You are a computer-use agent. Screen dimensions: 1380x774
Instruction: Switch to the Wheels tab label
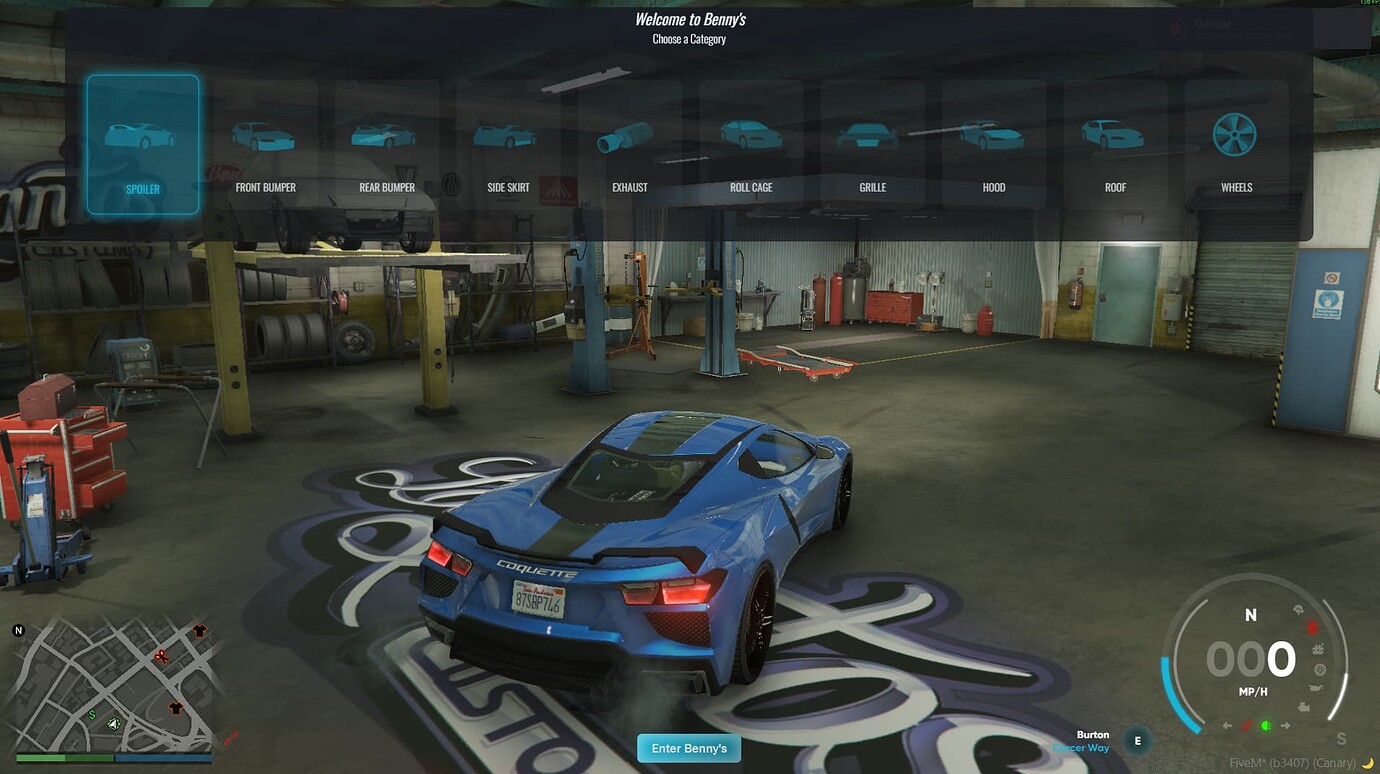(x=1236, y=187)
